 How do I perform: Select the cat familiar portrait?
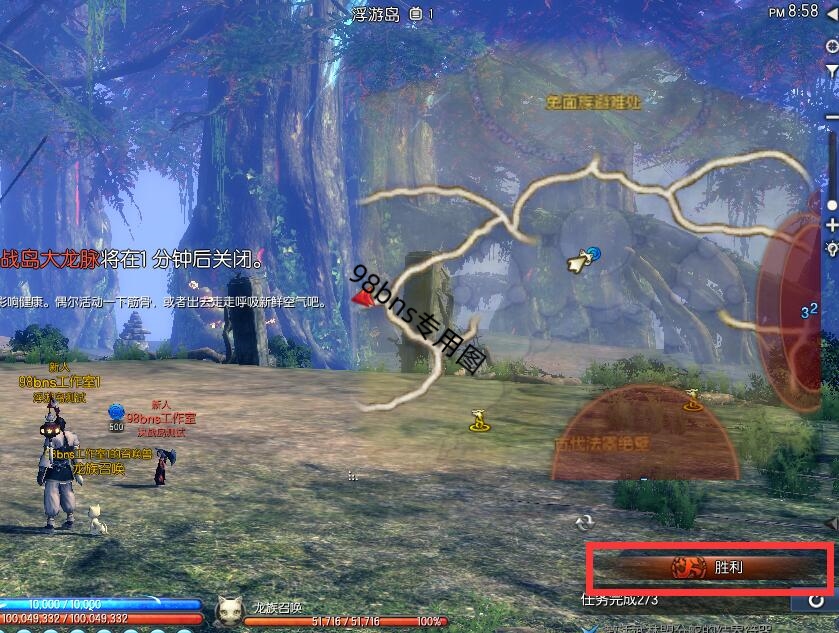click(230, 608)
